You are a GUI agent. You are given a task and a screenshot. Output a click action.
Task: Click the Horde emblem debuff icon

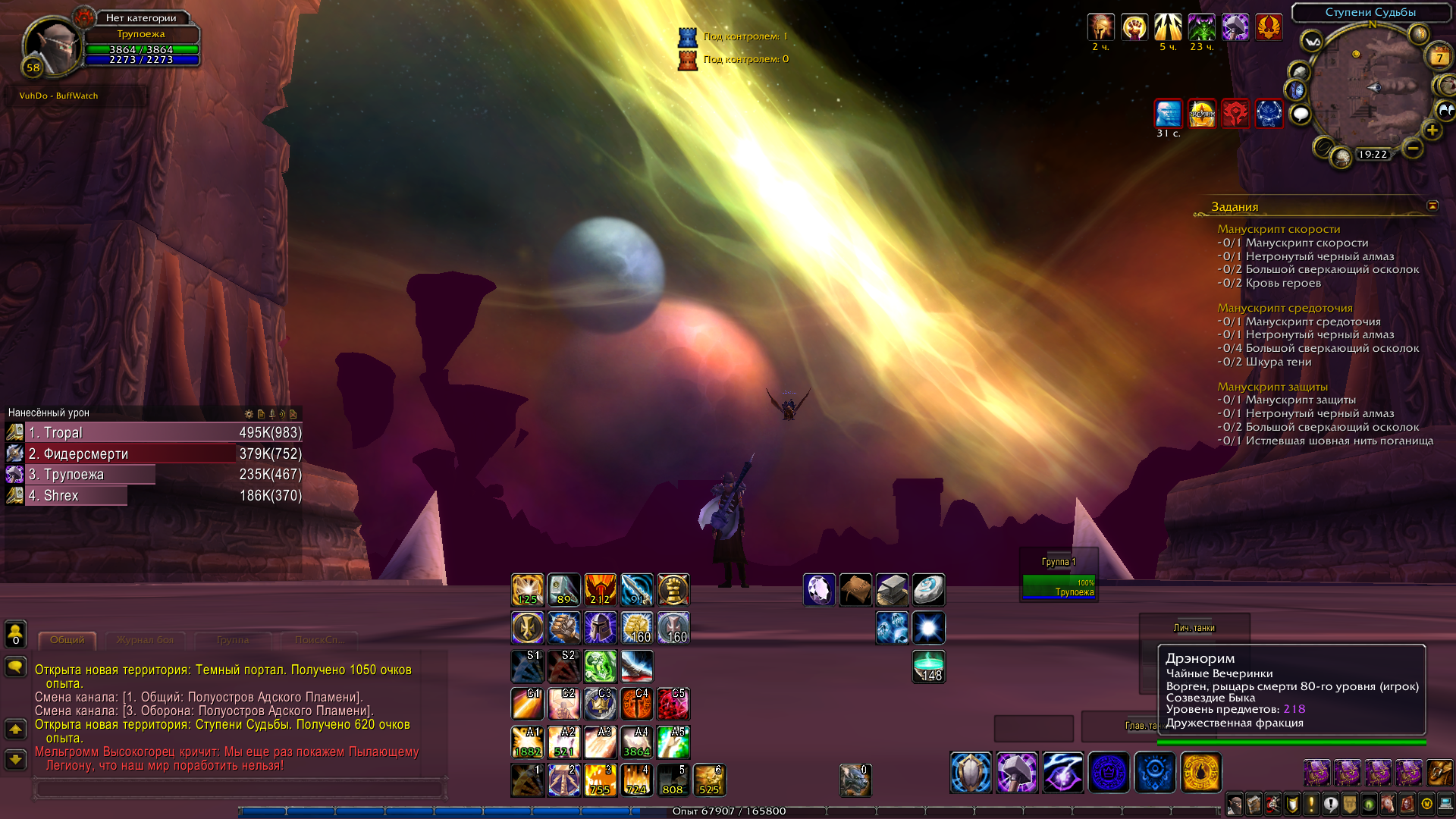pyautogui.click(x=1235, y=114)
